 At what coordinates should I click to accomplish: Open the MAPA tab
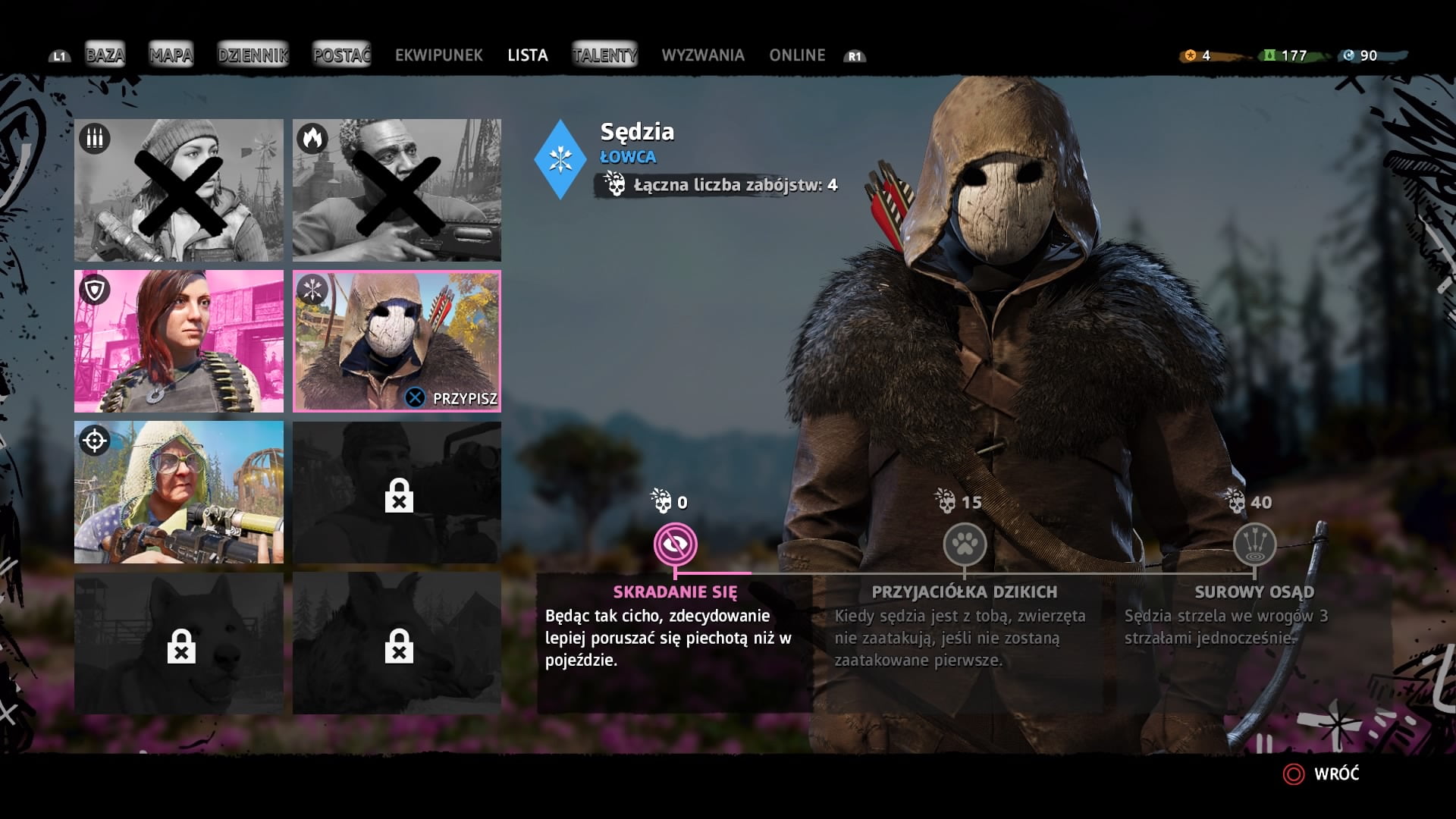[171, 55]
